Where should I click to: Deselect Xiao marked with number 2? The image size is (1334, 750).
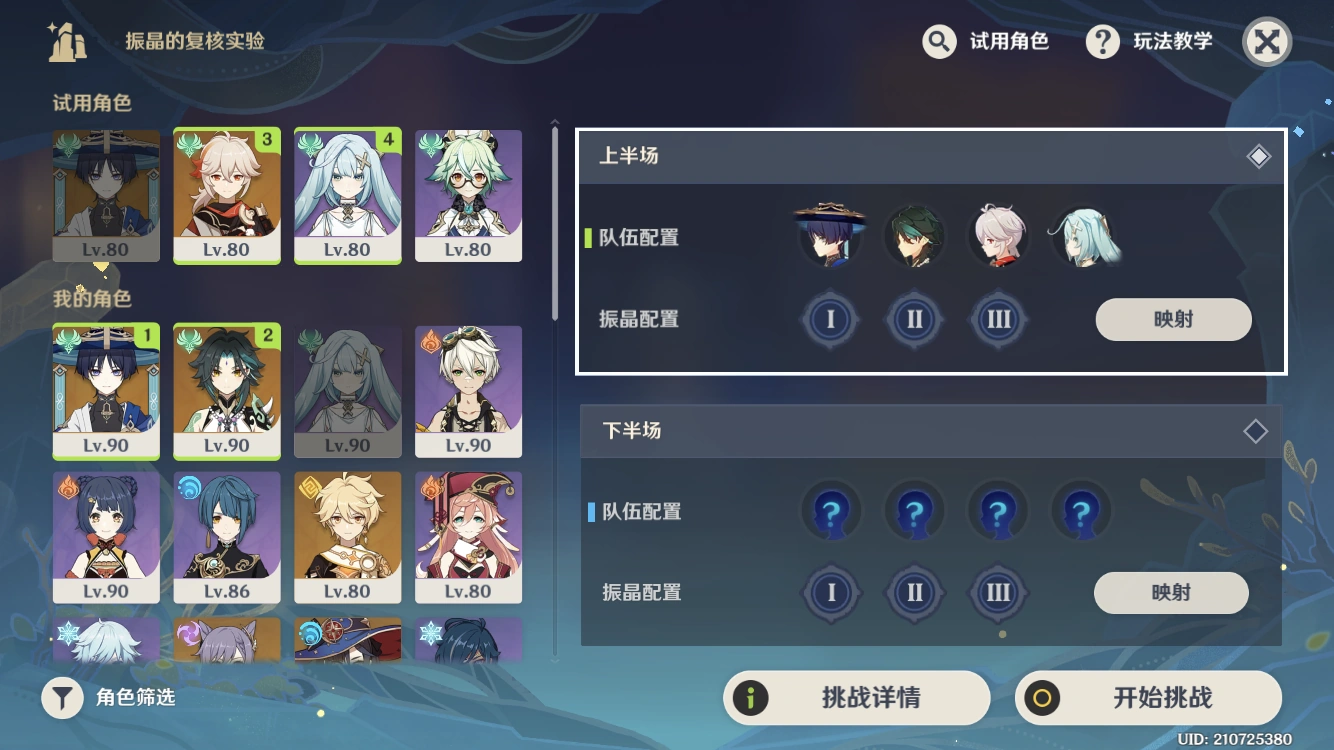226,390
